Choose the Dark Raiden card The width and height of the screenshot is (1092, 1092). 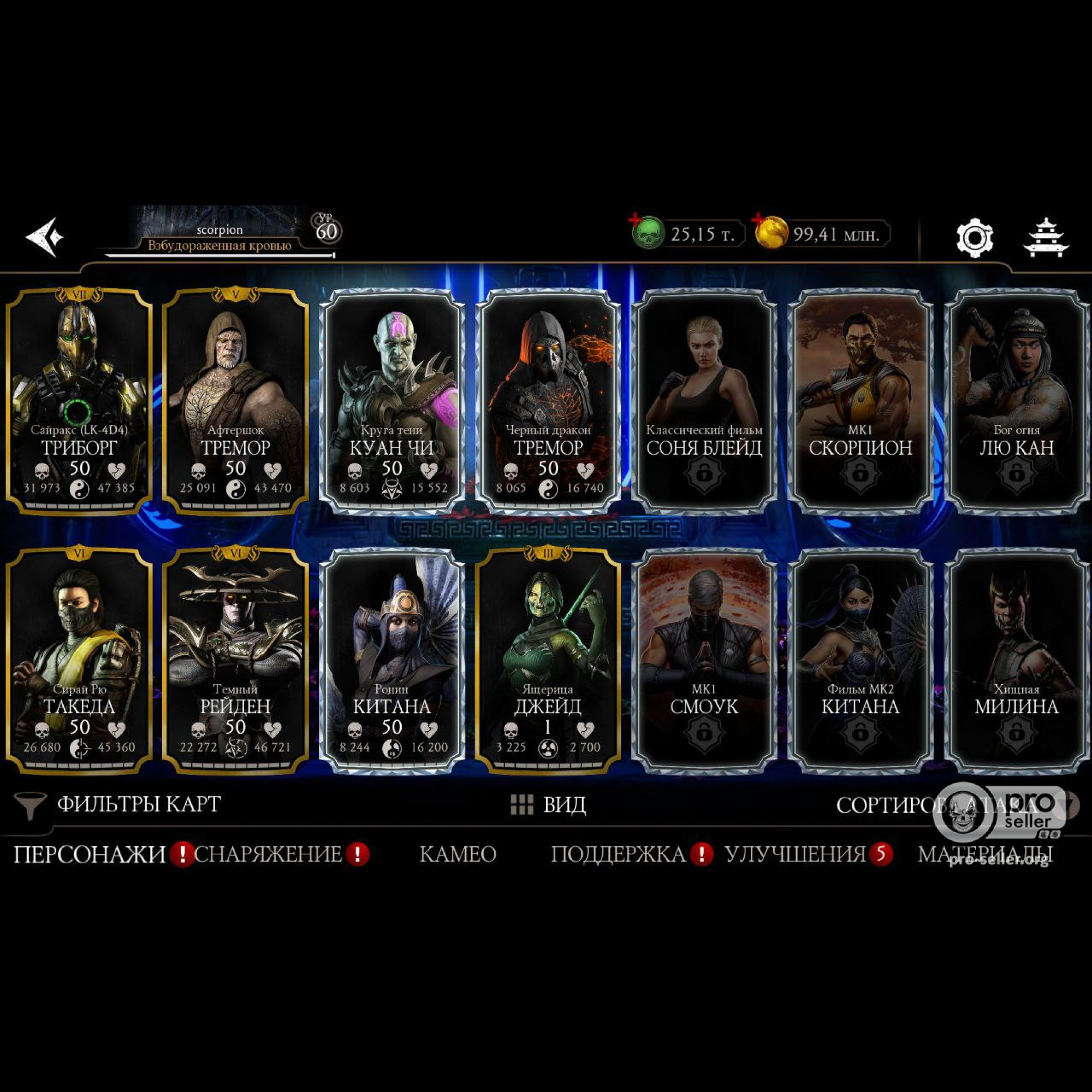(x=235, y=660)
